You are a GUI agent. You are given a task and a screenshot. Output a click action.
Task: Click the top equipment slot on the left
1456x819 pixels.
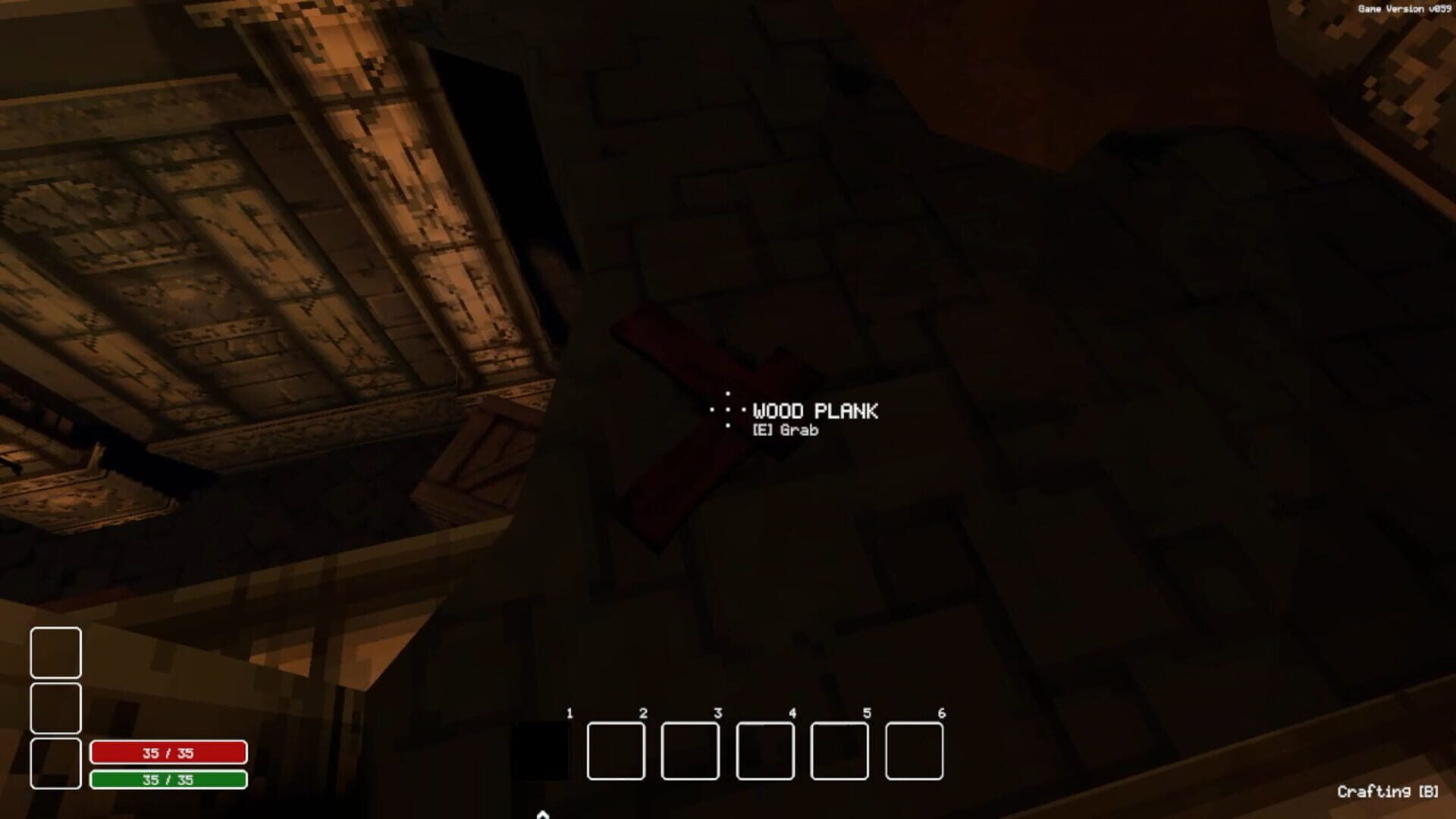point(55,653)
